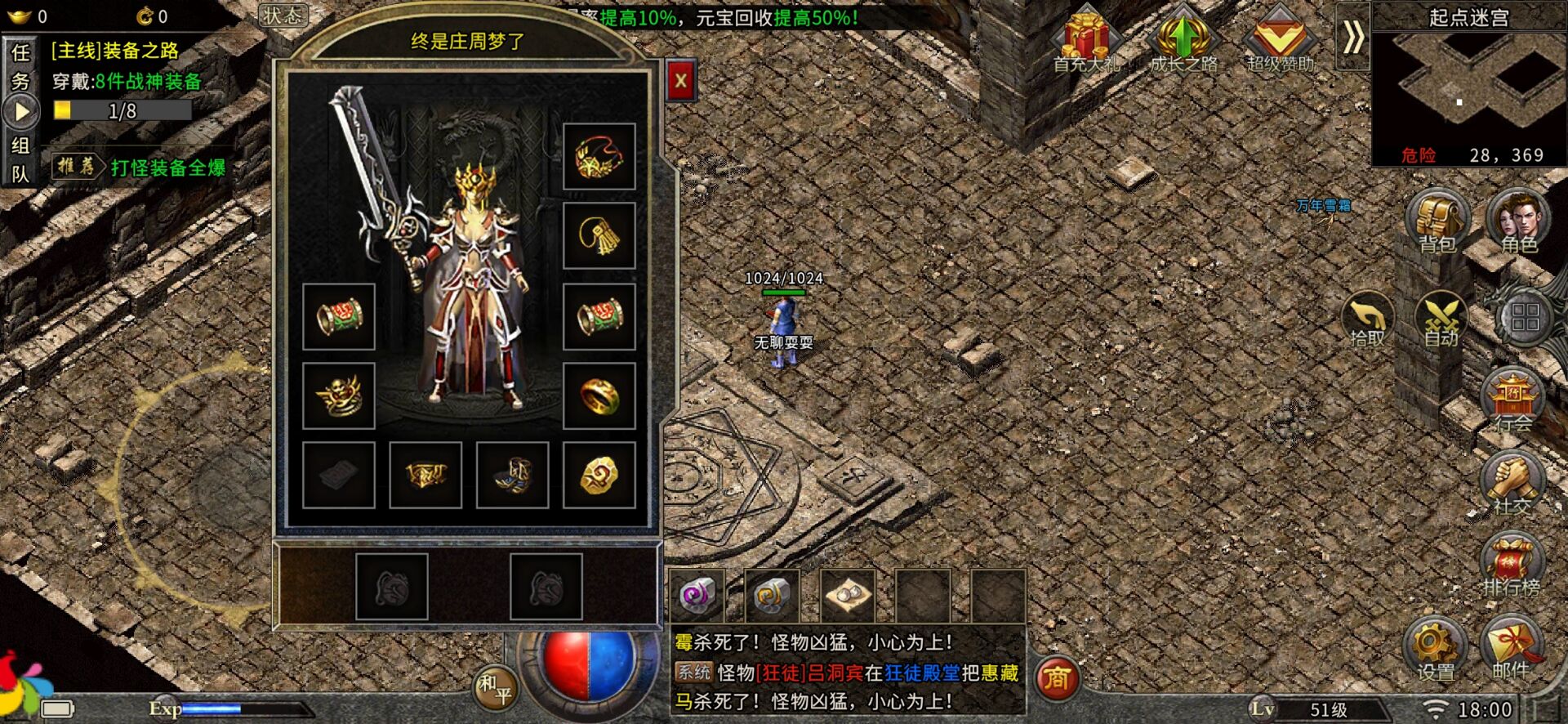The height and width of the screenshot is (724, 1568).
Task: Show the 排行榜 leaderboard
Action: coord(1511,565)
